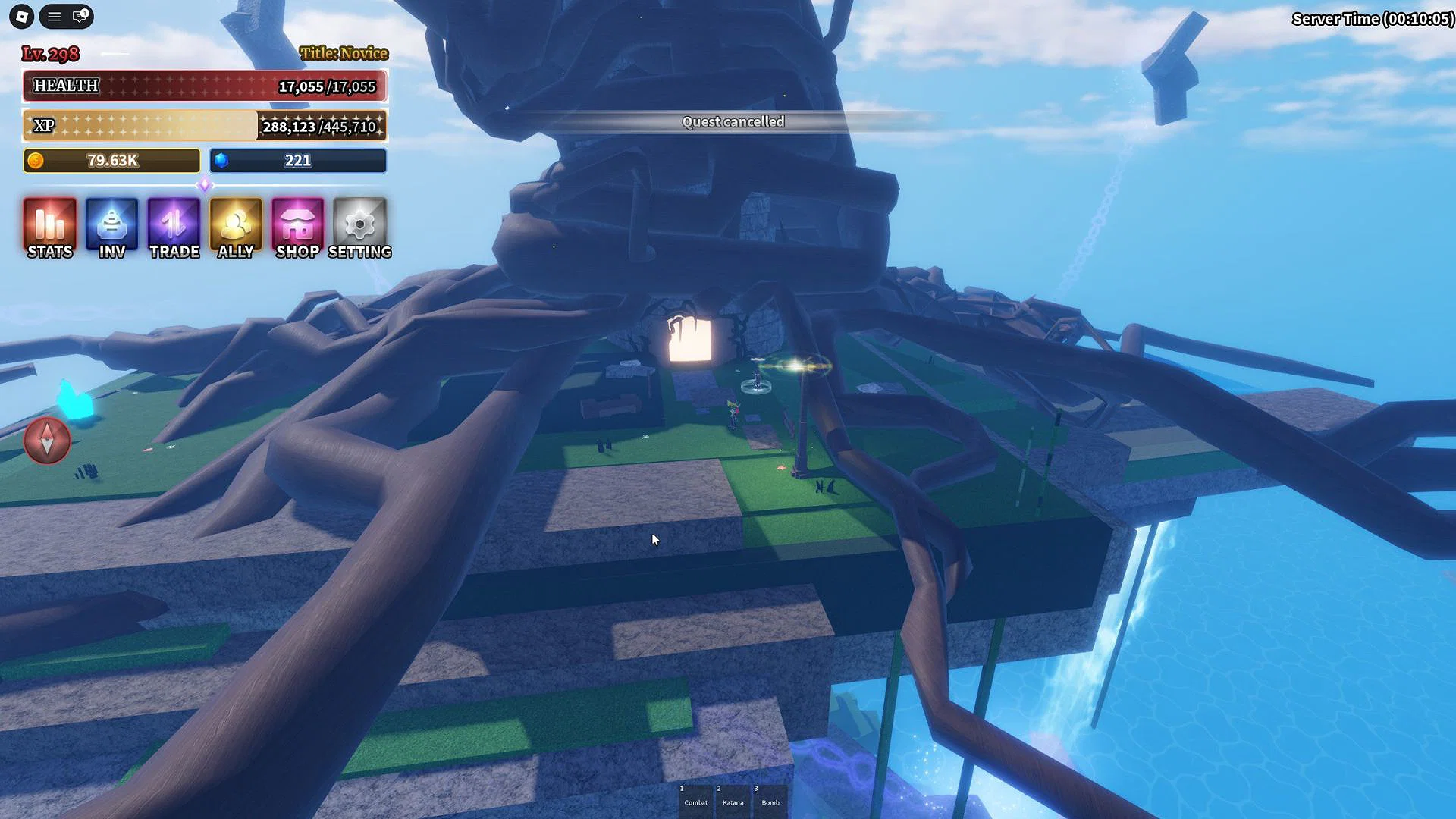Select the Bomb hotbar slot
The image size is (1456, 819).
click(770, 799)
